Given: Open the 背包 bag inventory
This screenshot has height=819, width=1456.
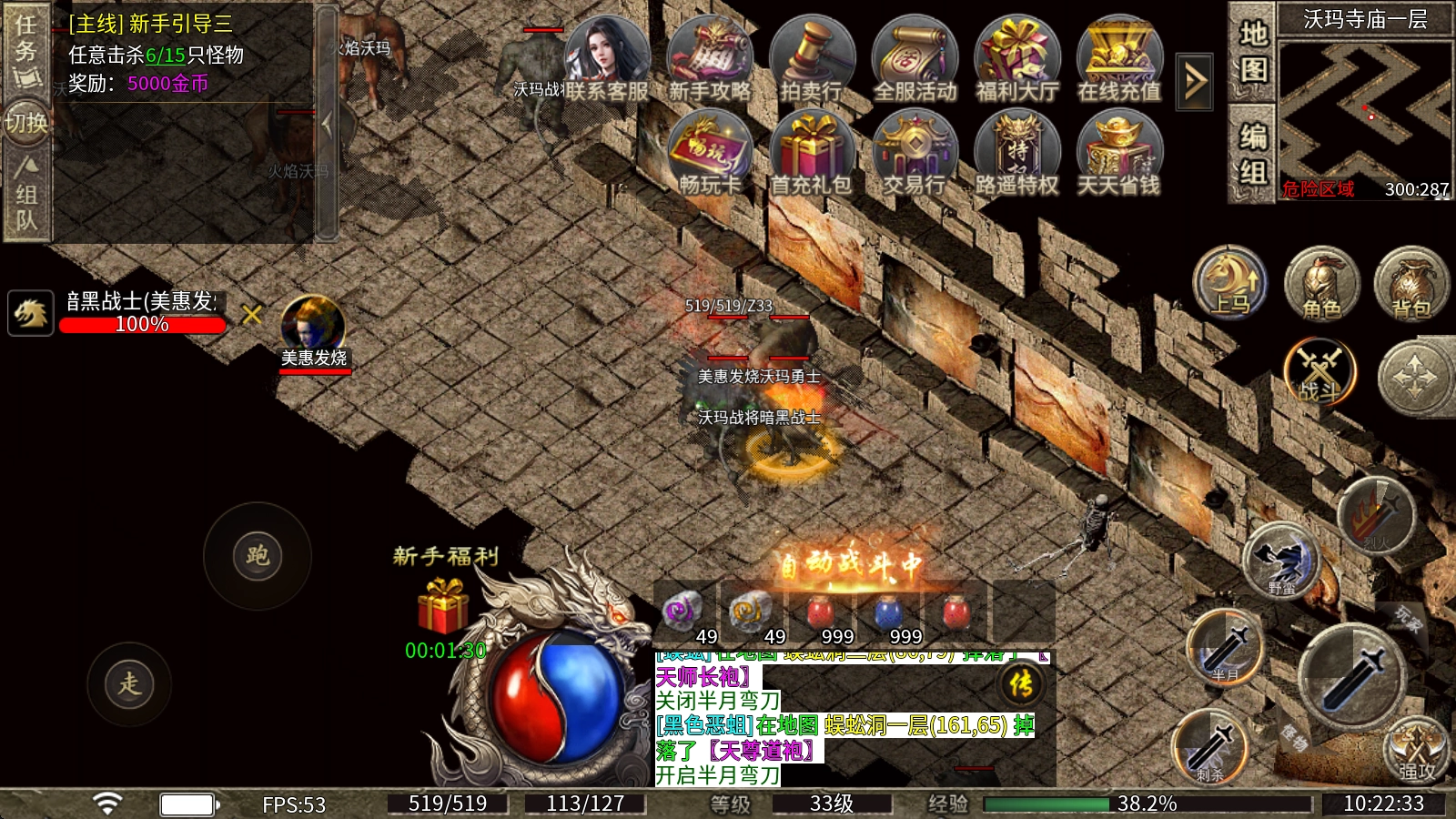Looking at the screenshot, I should [1410, 284].
